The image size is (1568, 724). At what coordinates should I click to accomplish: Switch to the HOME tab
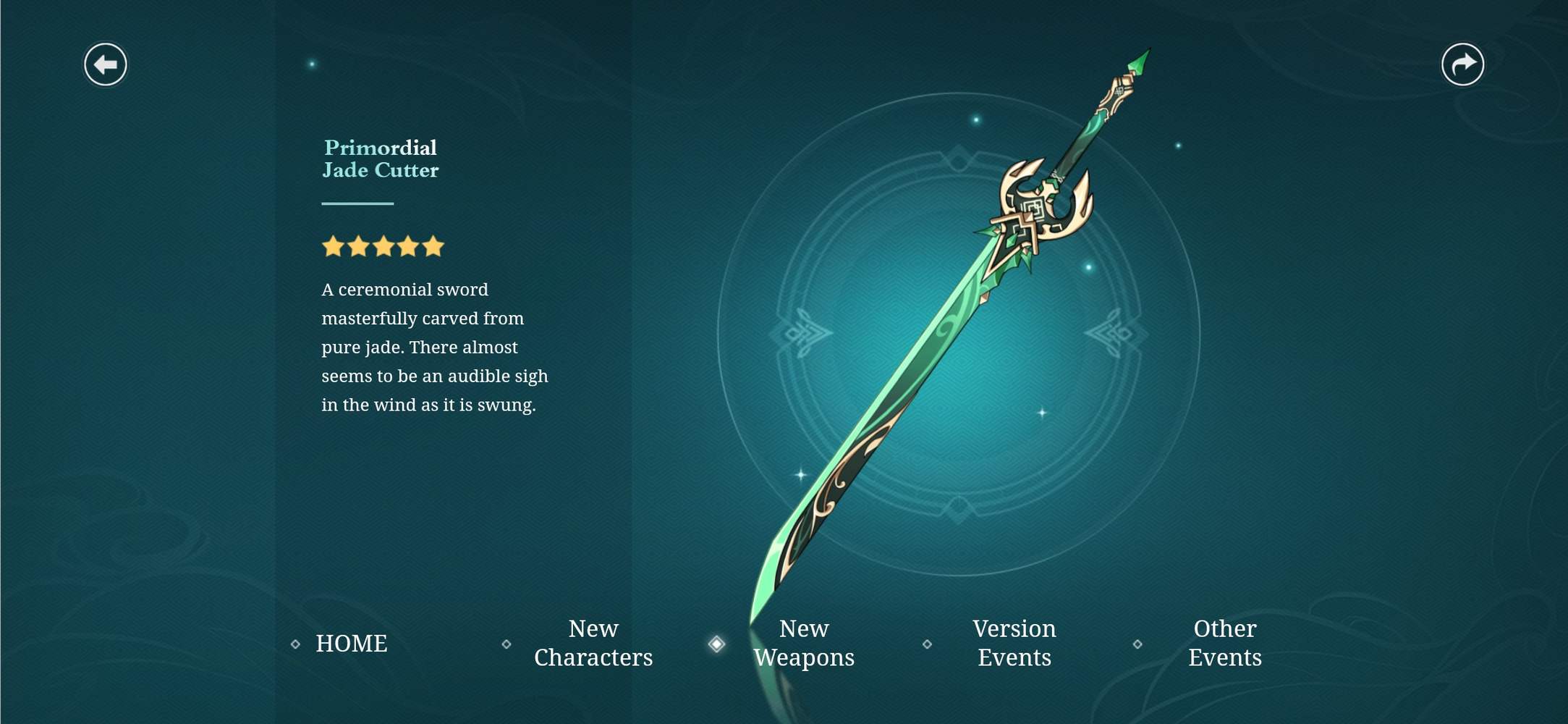tap(351, 643)
